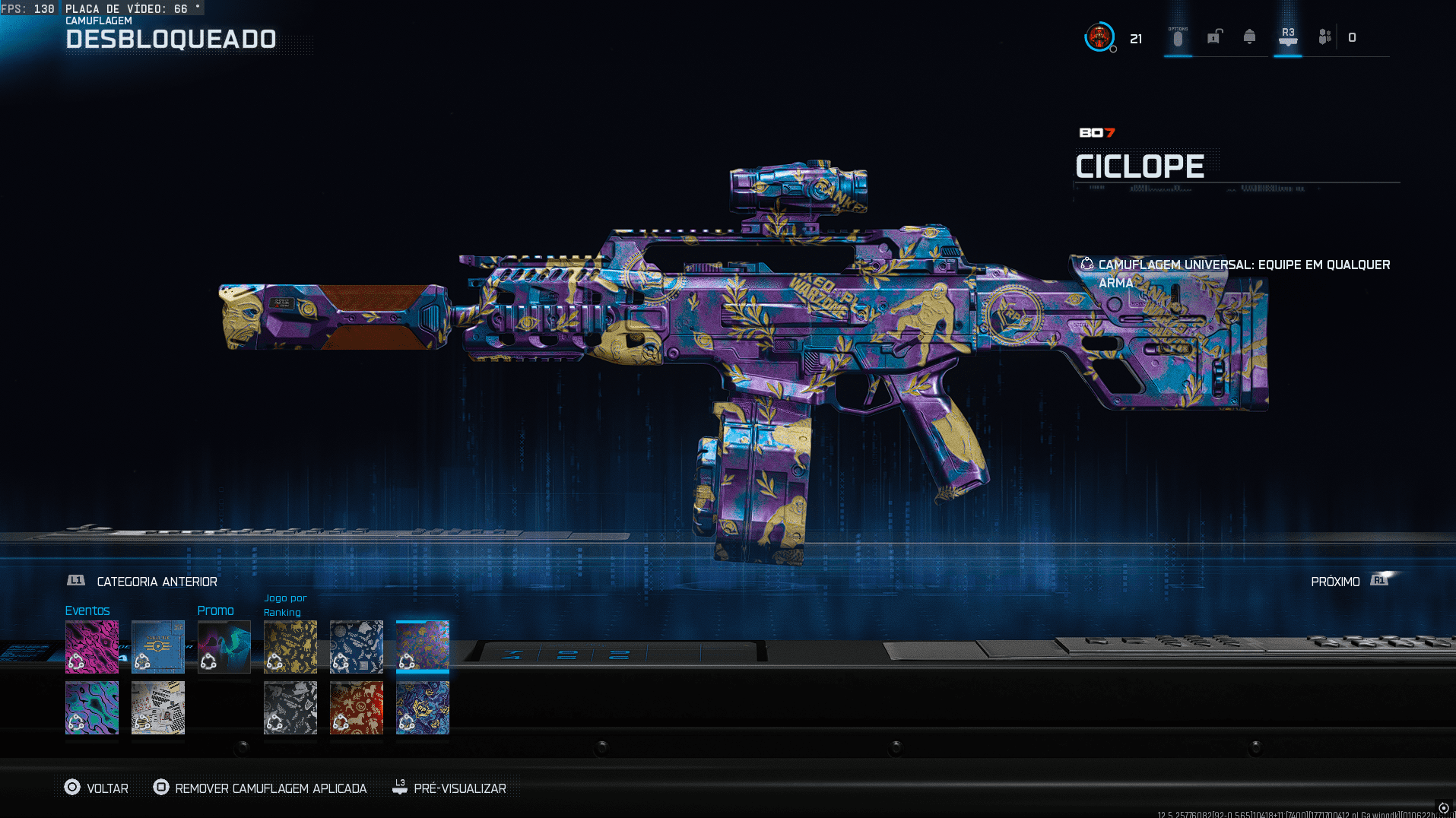Open the player profile avatar
This screenshot has width=1456, height=818.
1099,36
